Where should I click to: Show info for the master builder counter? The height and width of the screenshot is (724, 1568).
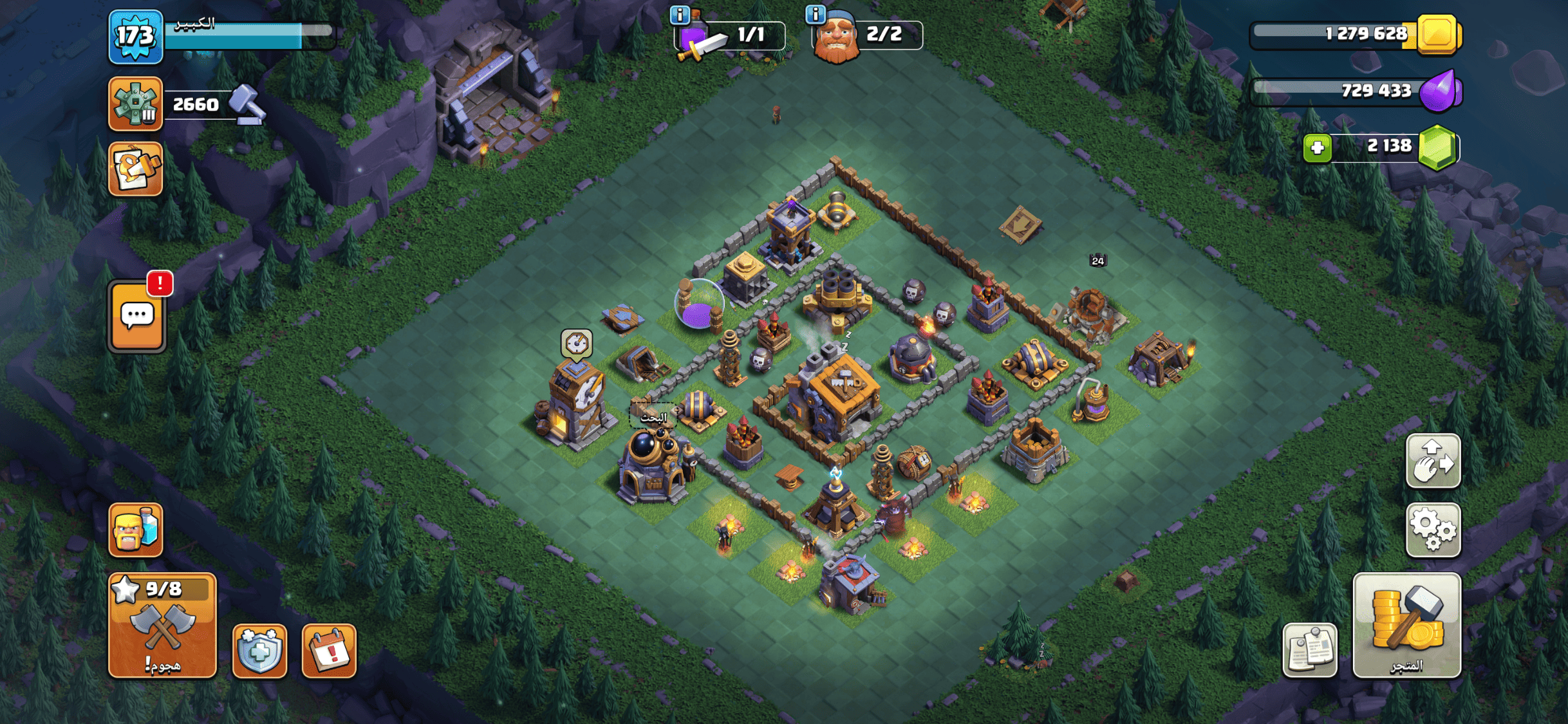[x=816, y=14]
